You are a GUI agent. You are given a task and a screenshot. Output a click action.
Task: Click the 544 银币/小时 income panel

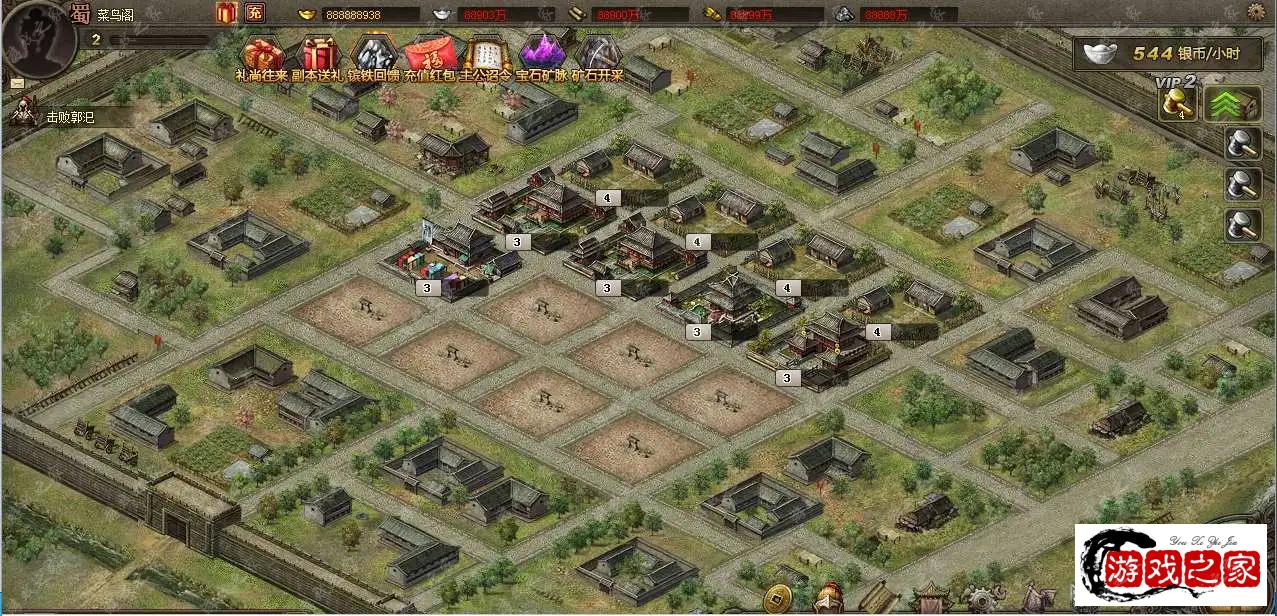(1170, 54)
